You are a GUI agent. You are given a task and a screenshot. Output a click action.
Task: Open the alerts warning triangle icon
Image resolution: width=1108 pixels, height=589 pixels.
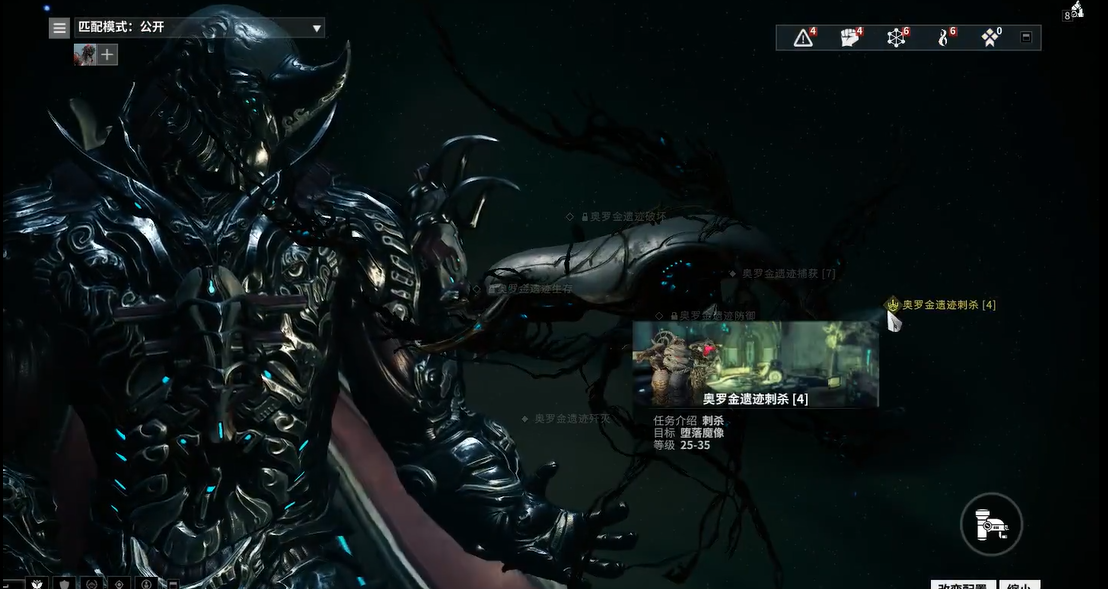804,38
